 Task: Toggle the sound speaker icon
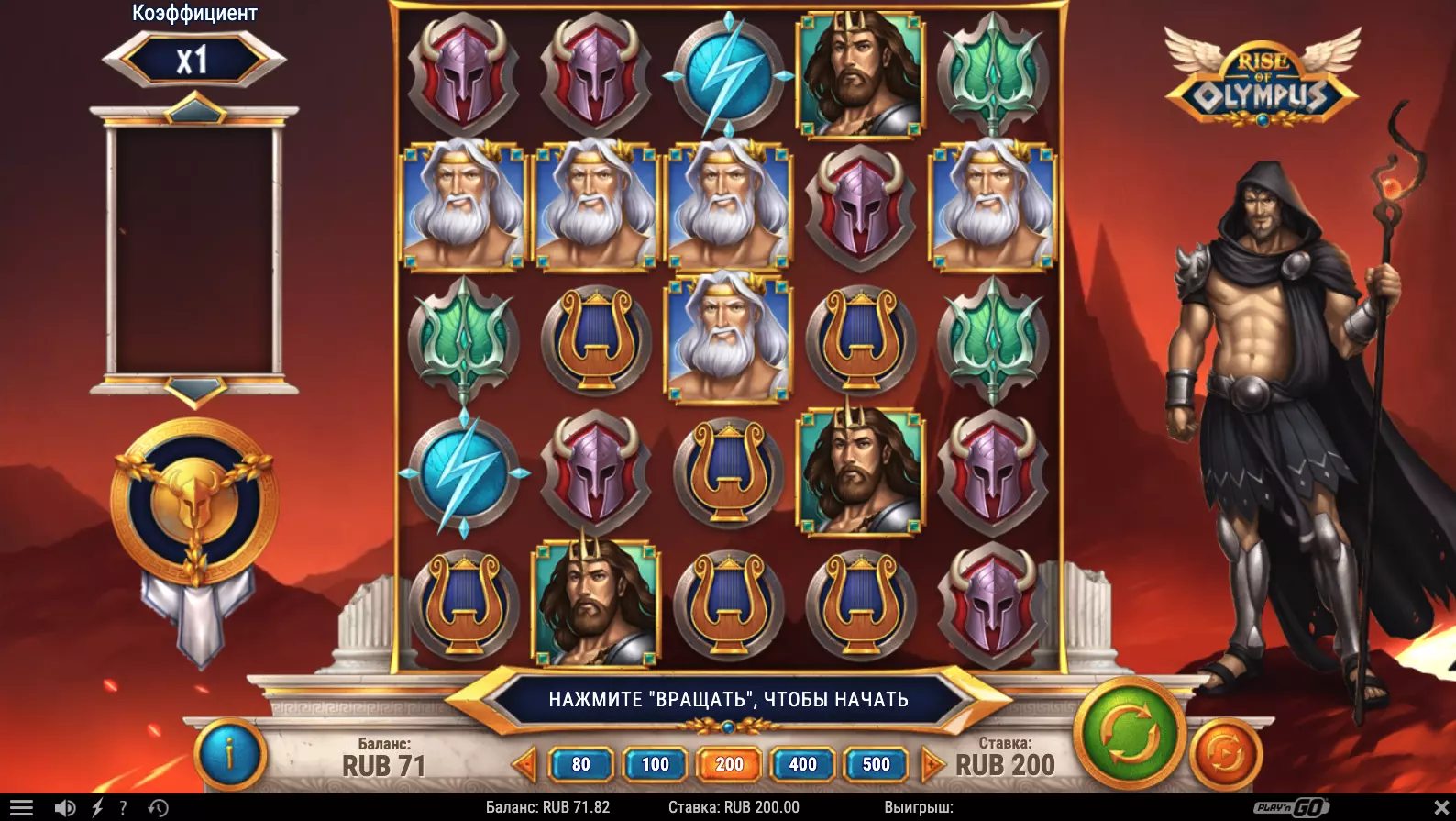click(64, 808)
